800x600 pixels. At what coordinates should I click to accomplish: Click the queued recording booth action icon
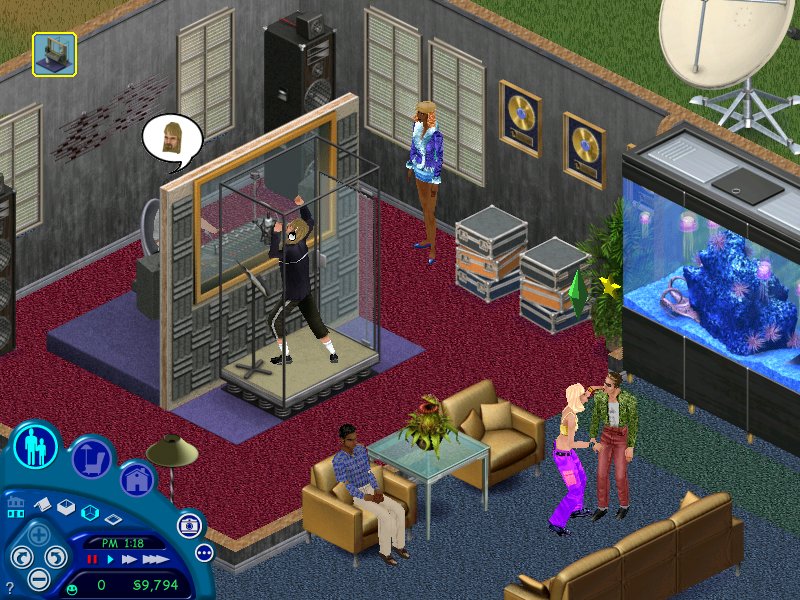(x=54, y=54)
